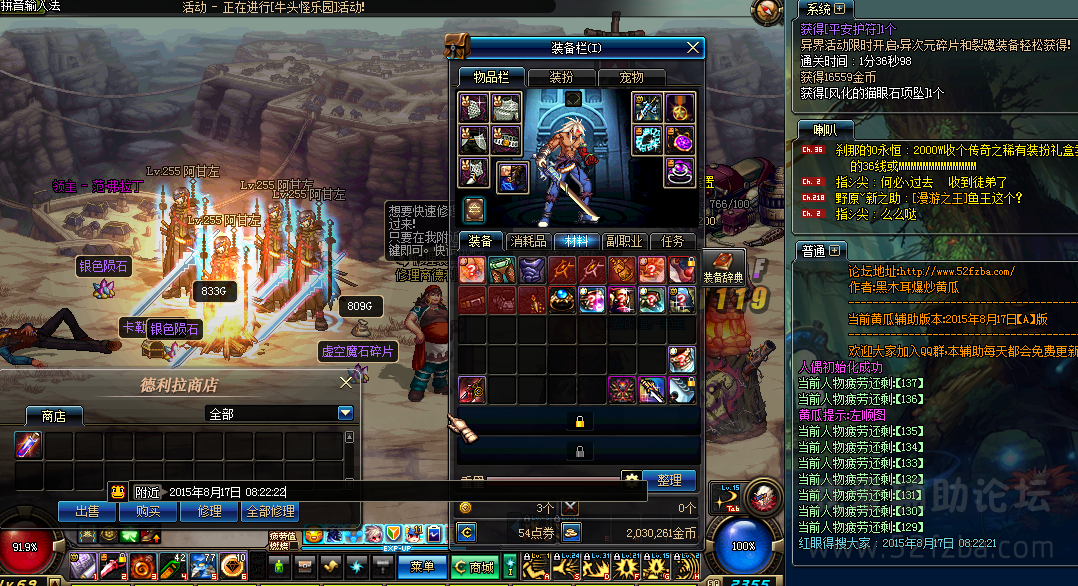Open the 全部 shop filter dropdown
The image size is (1078, 586).
[x=345, y=413]
